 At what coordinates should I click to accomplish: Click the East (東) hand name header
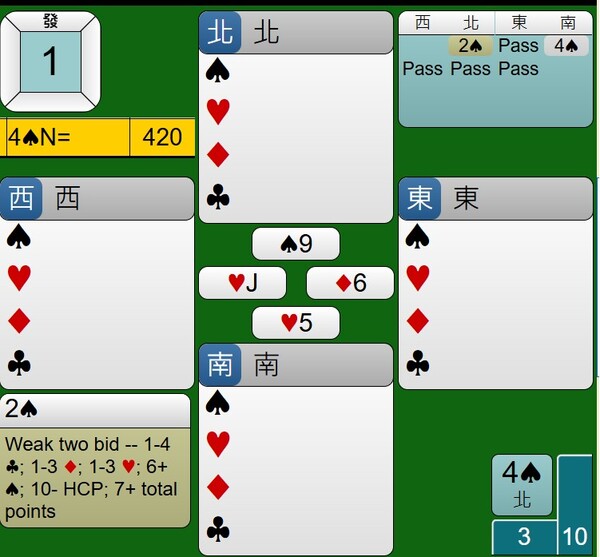(x=495, y=198)
